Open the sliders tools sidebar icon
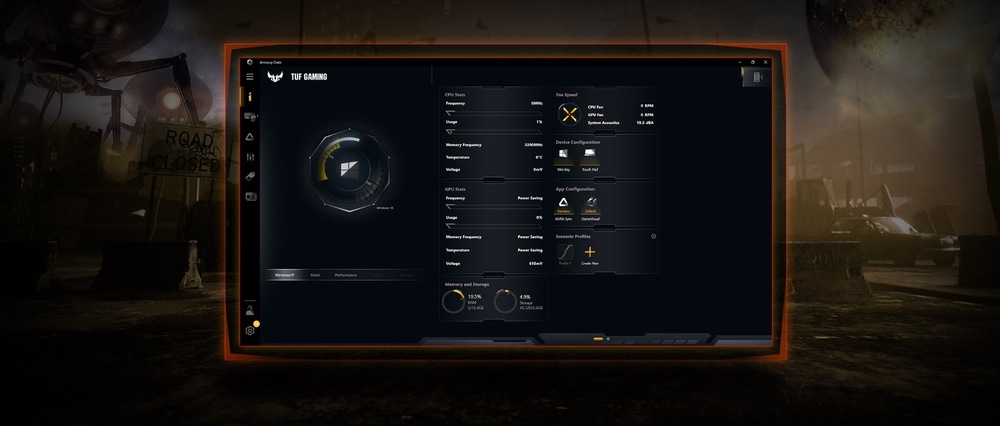 pos(250,157)
